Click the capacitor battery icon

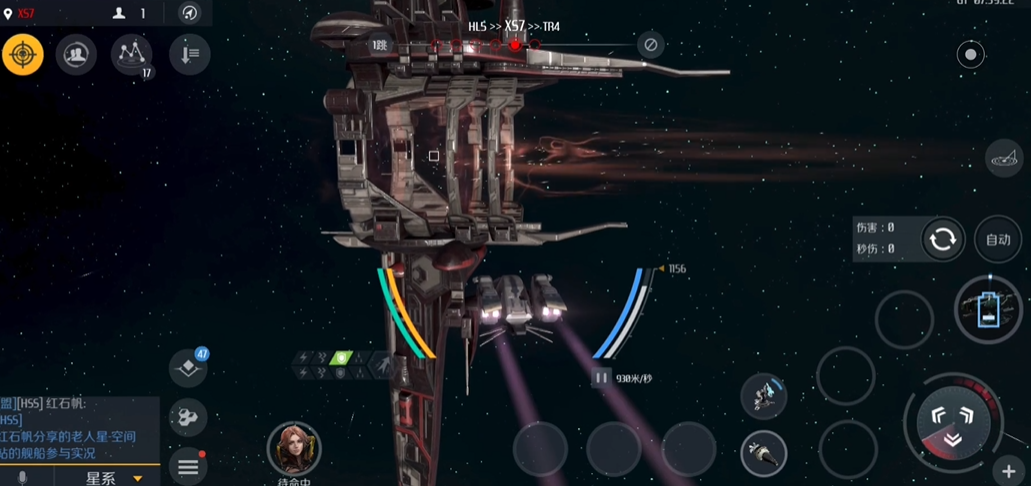point(988,308)
